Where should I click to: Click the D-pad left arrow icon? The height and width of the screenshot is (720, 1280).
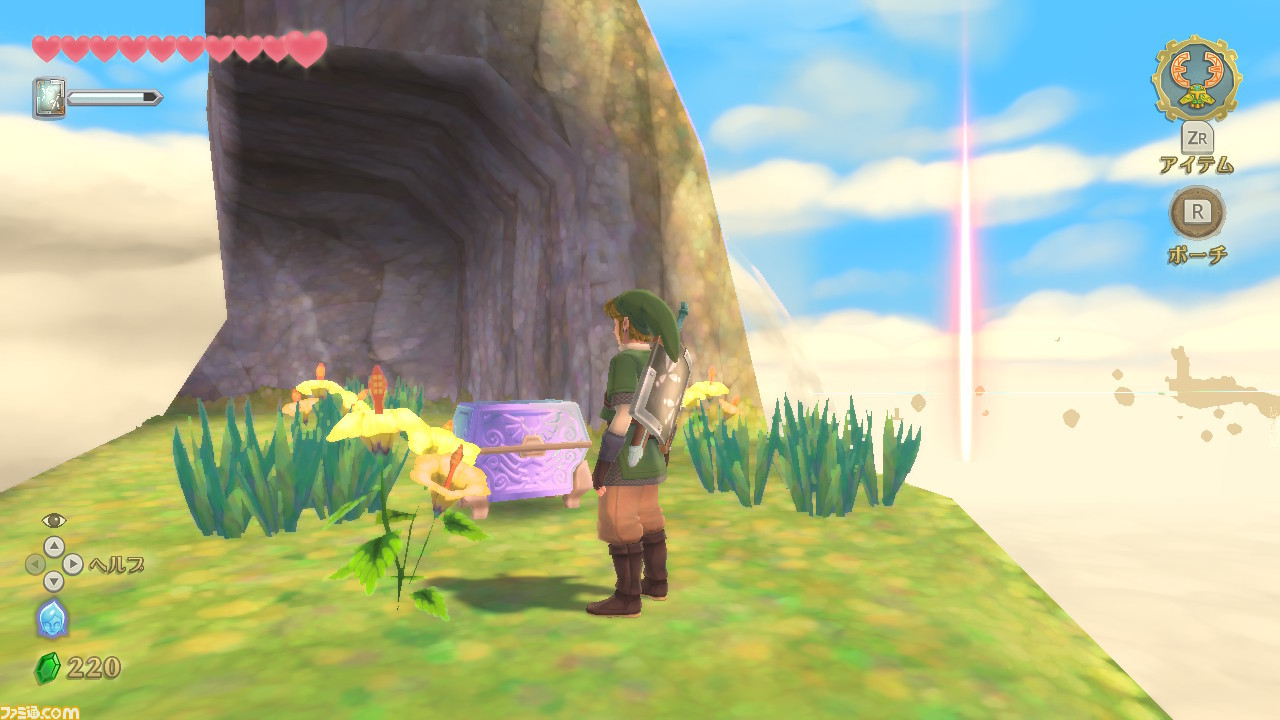pos(38,564)
